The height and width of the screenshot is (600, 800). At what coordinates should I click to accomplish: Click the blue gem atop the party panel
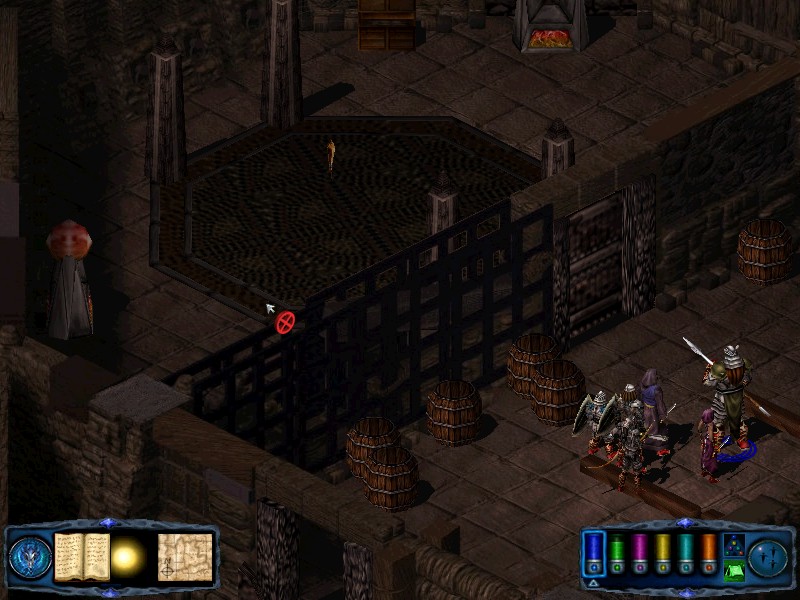point(683,523)
